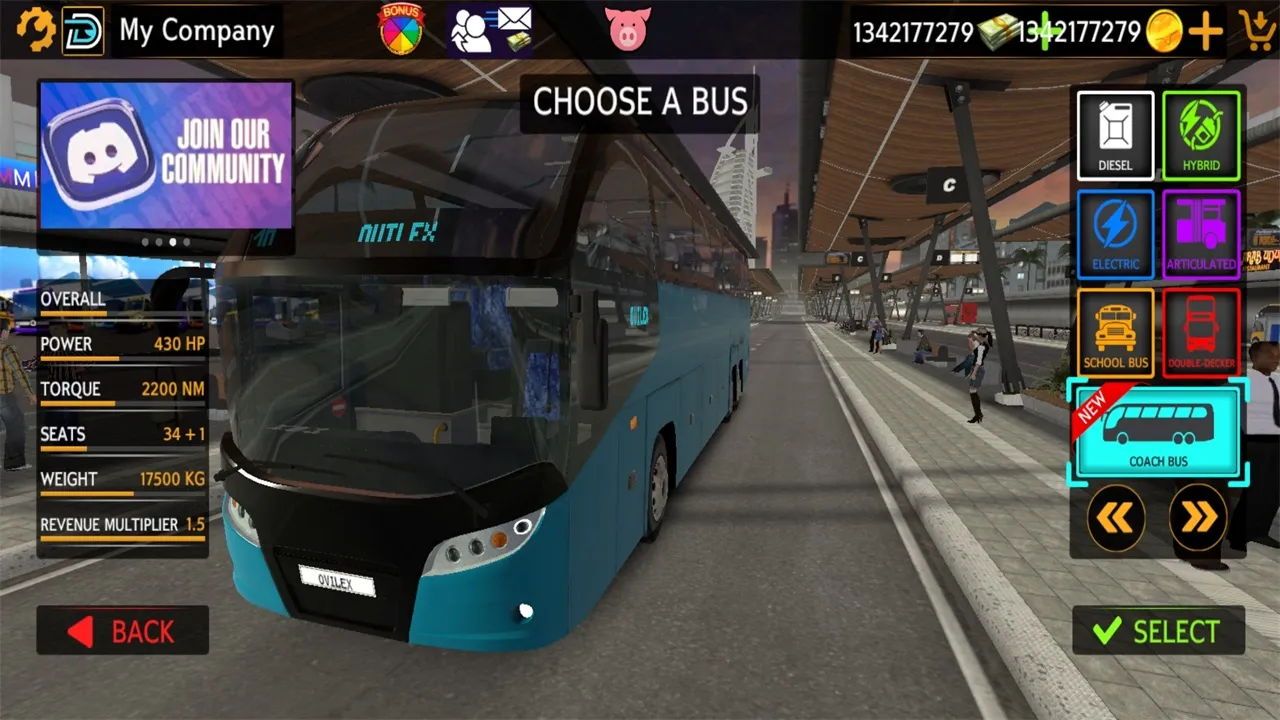Switch to the School Bus category

1114,331
